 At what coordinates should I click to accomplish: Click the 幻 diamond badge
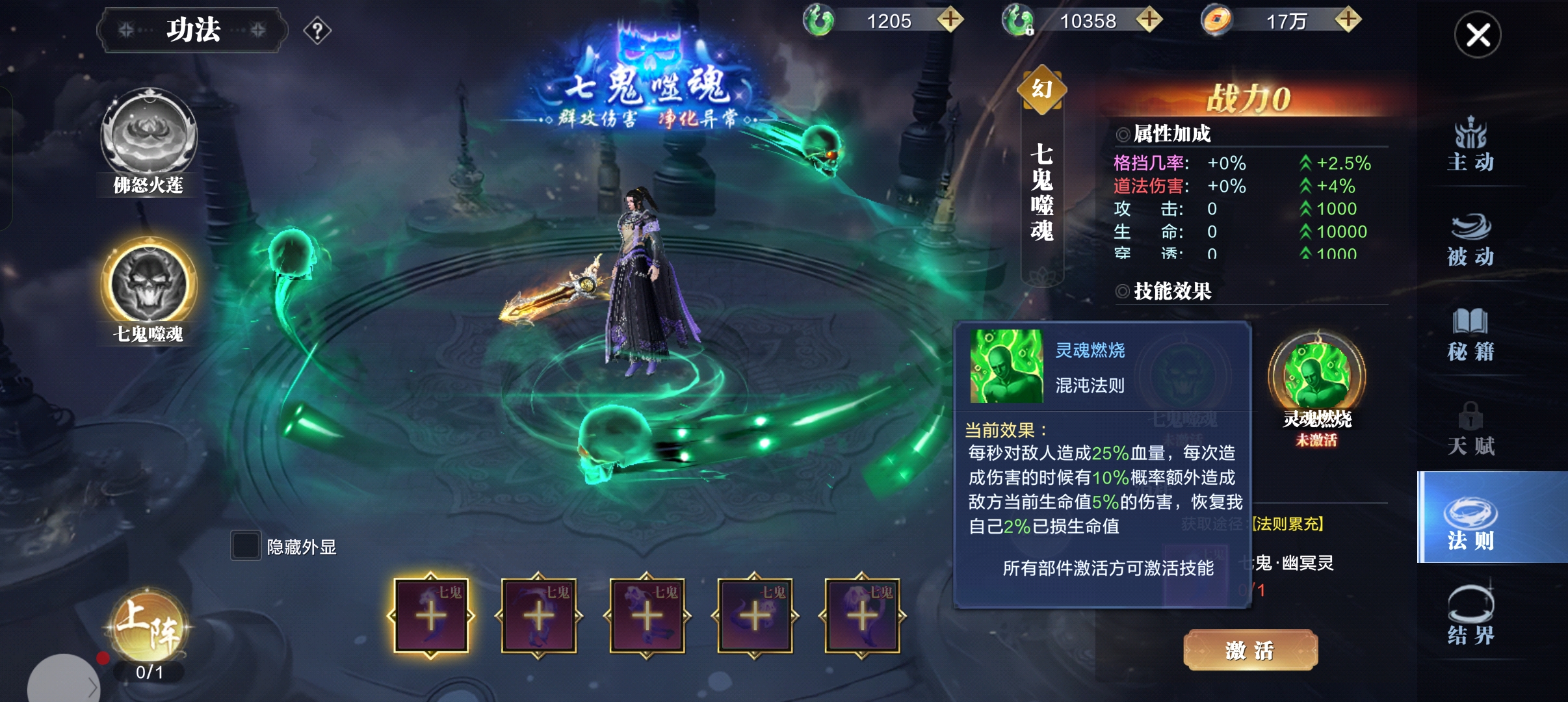click(x=1041, y=90)
